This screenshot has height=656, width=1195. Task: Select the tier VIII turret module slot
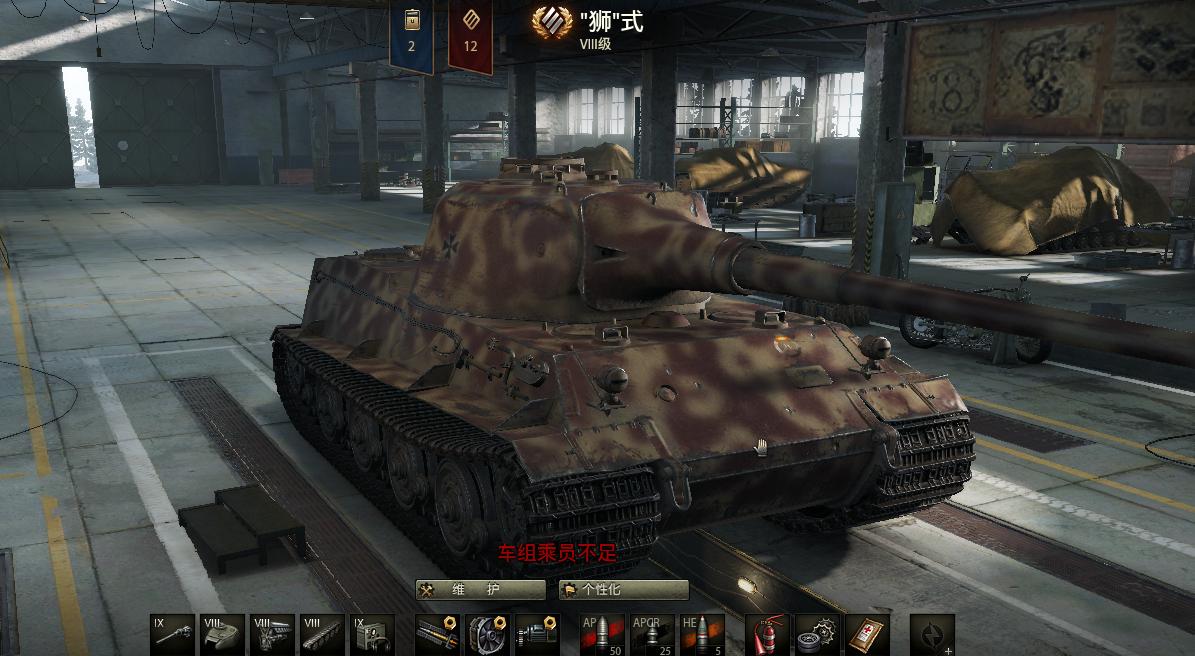[x=222, y=635]
